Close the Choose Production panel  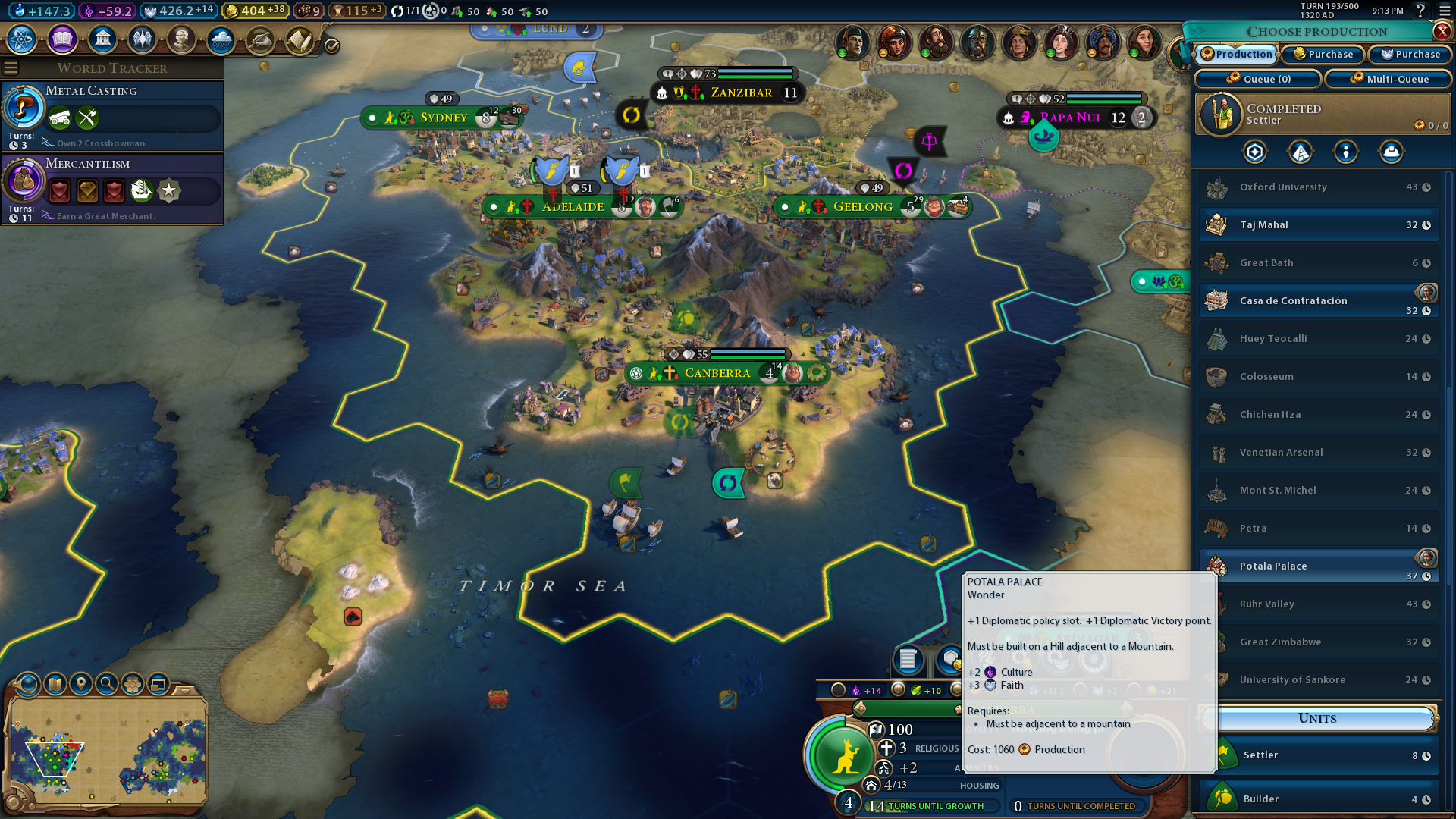(x=1442, y=31)
